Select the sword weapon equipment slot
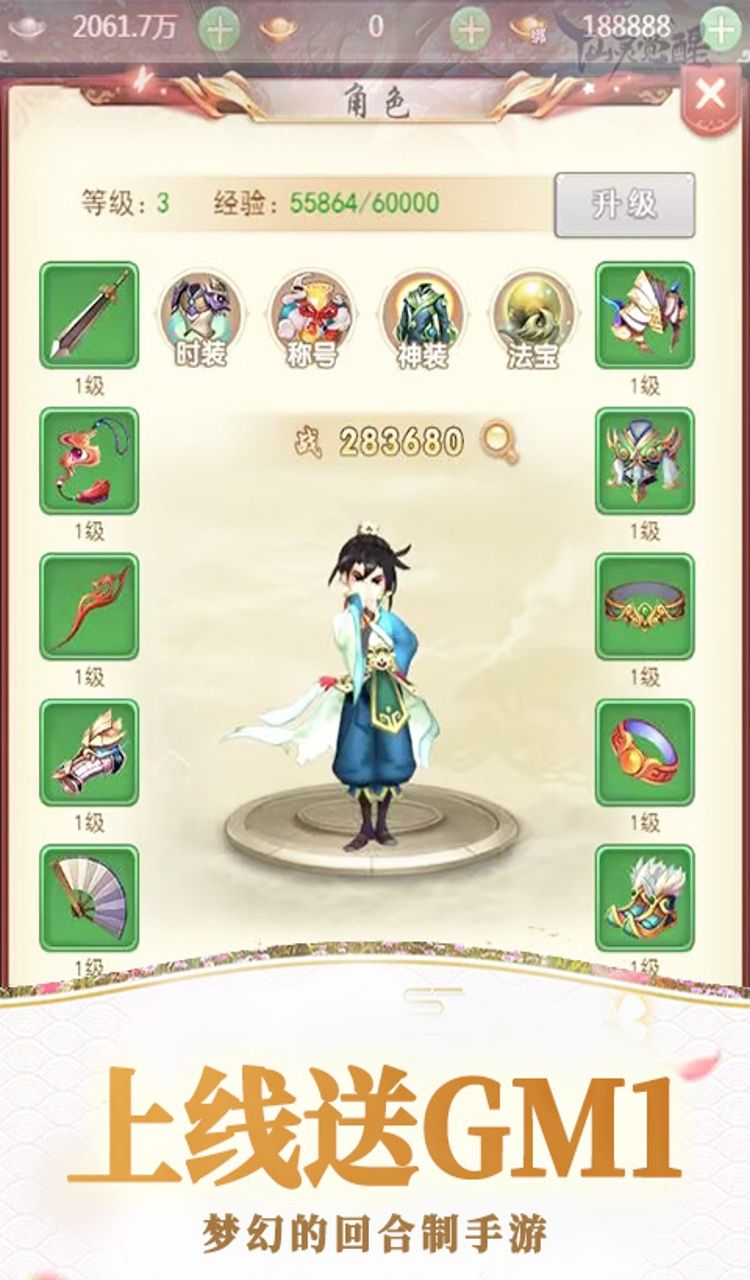750x1280 pixels. pyautogui.click(x=89, y=315)
